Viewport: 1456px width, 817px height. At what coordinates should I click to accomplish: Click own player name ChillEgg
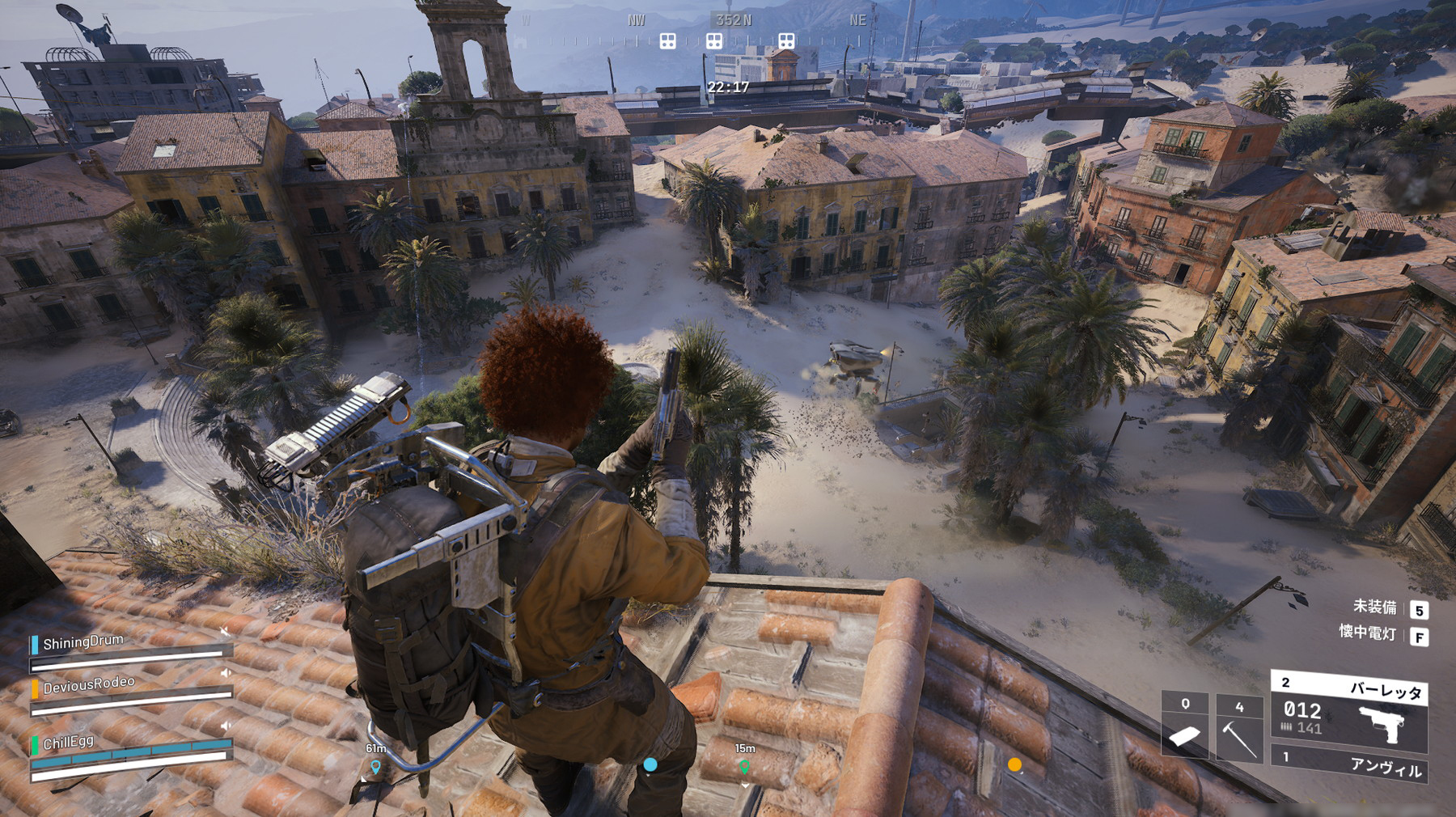pos(69,742)
